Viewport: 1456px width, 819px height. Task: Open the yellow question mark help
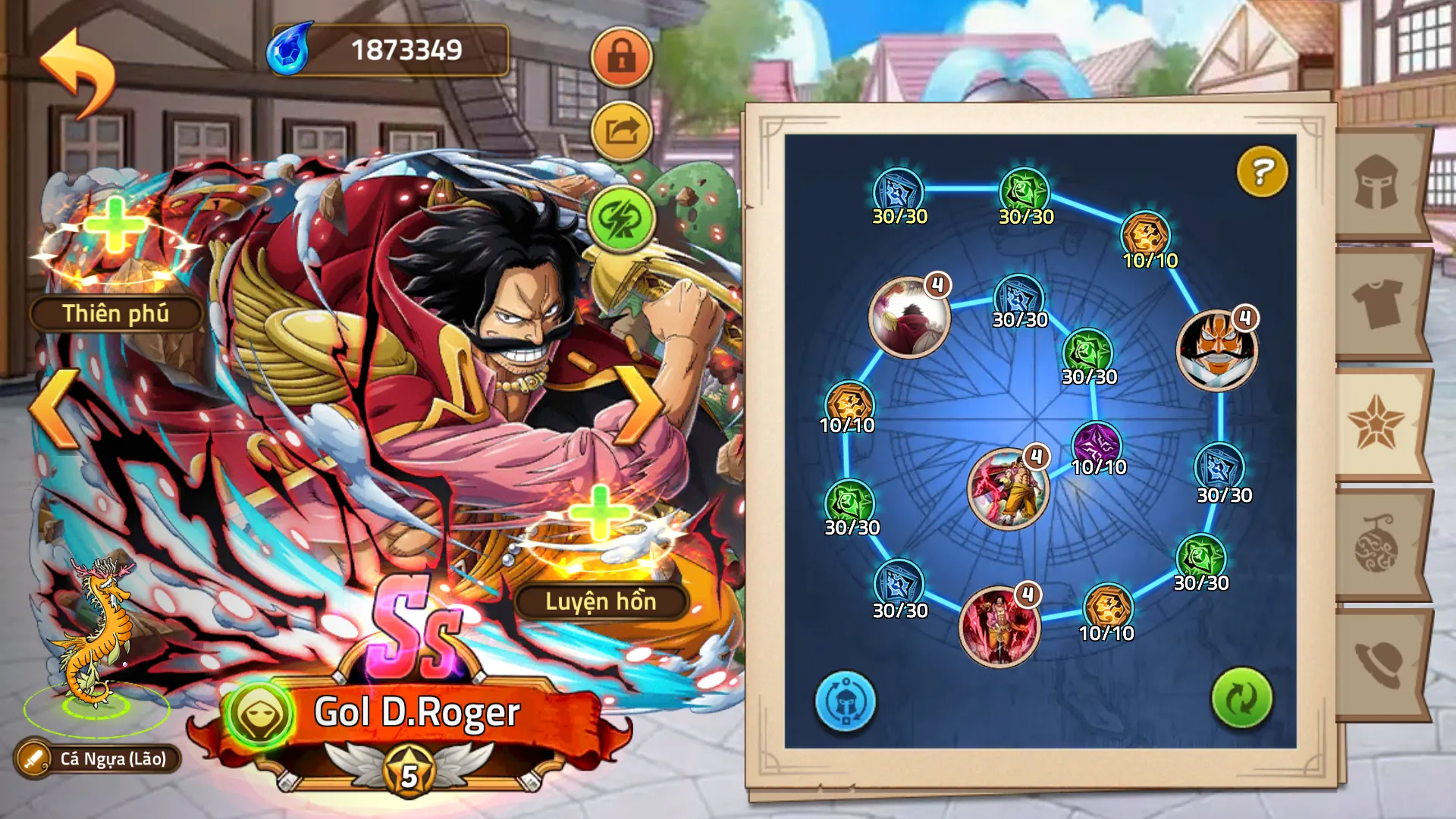[x=1262, y=172]
